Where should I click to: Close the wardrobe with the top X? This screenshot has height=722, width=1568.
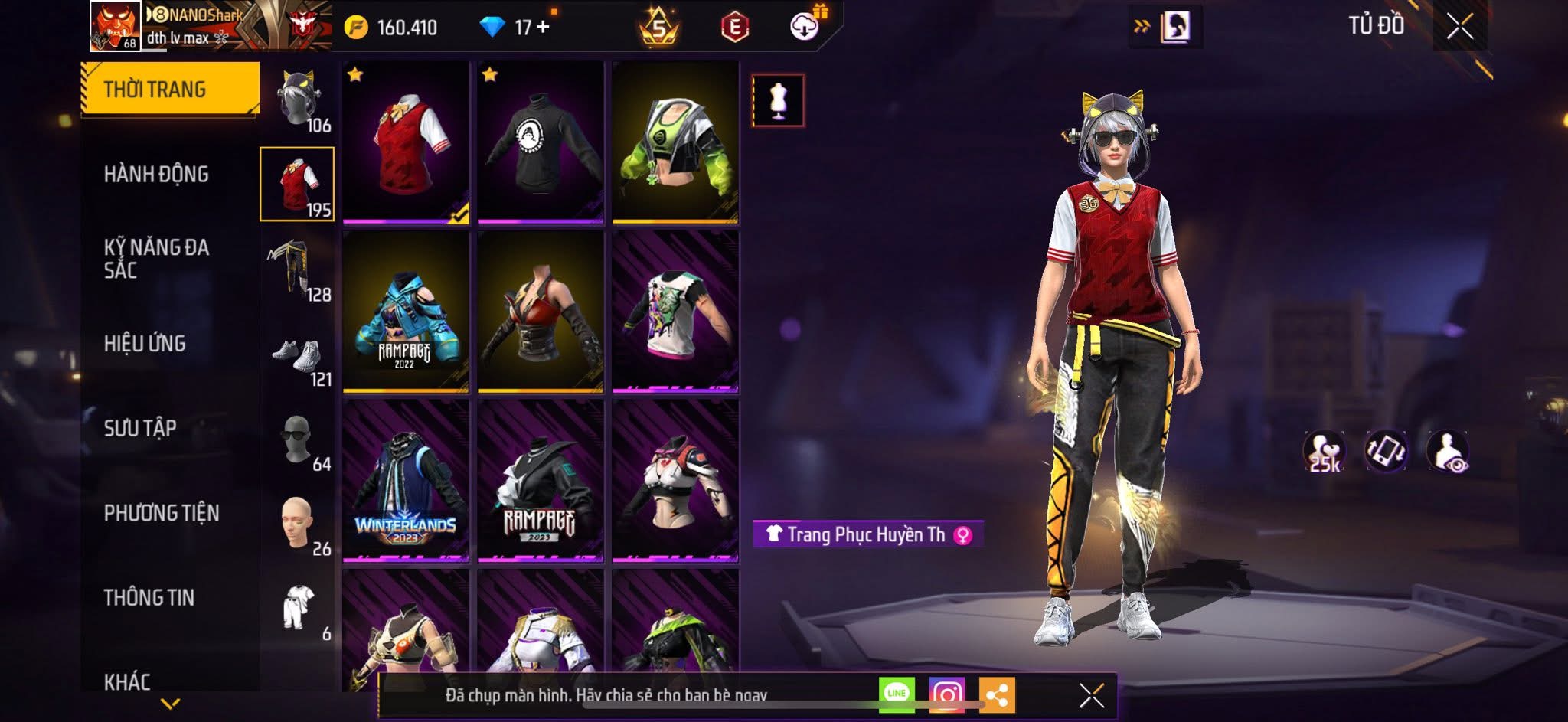[x=1459, y=27]
